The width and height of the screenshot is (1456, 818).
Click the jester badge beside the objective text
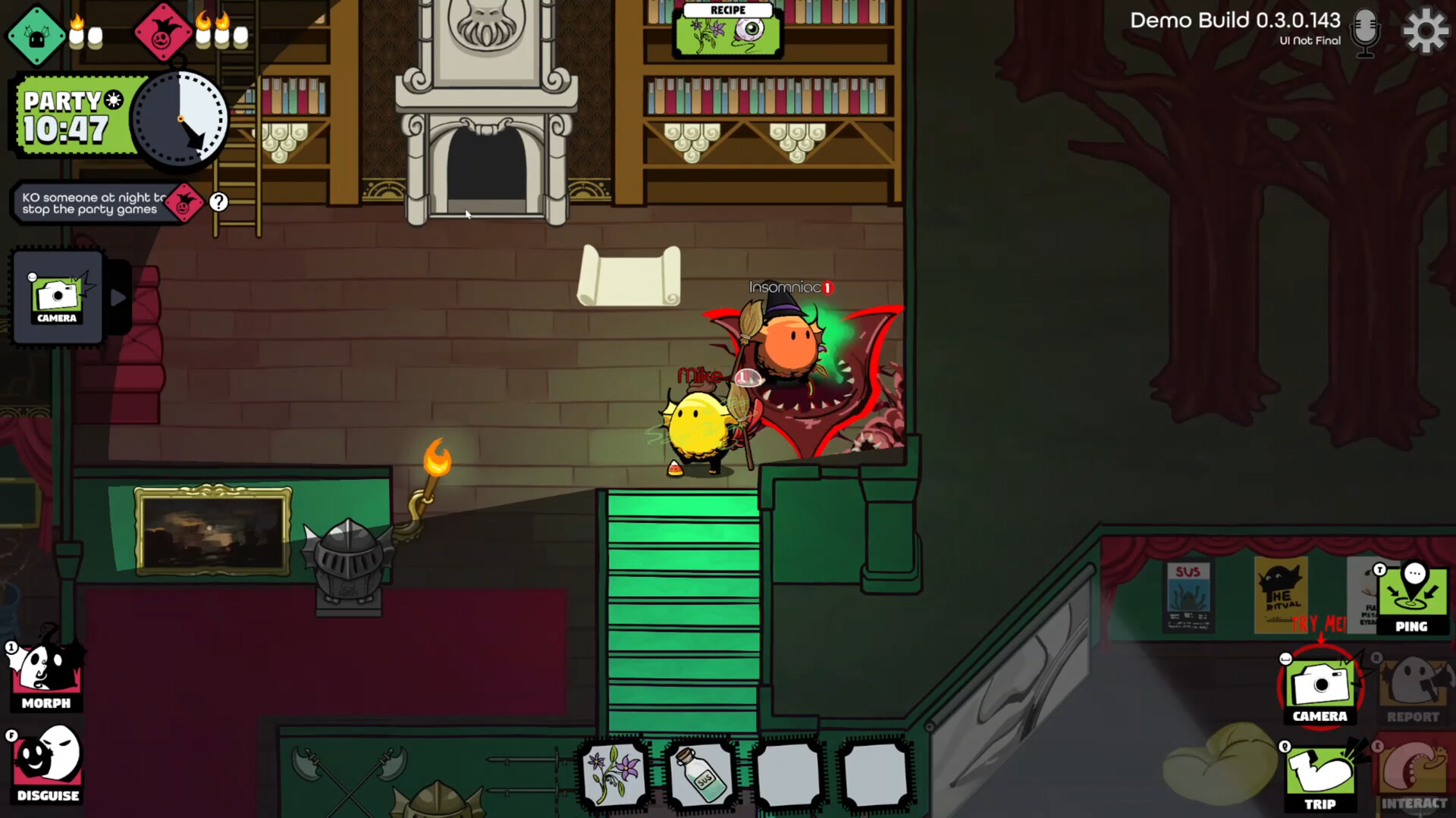point(184,202)
